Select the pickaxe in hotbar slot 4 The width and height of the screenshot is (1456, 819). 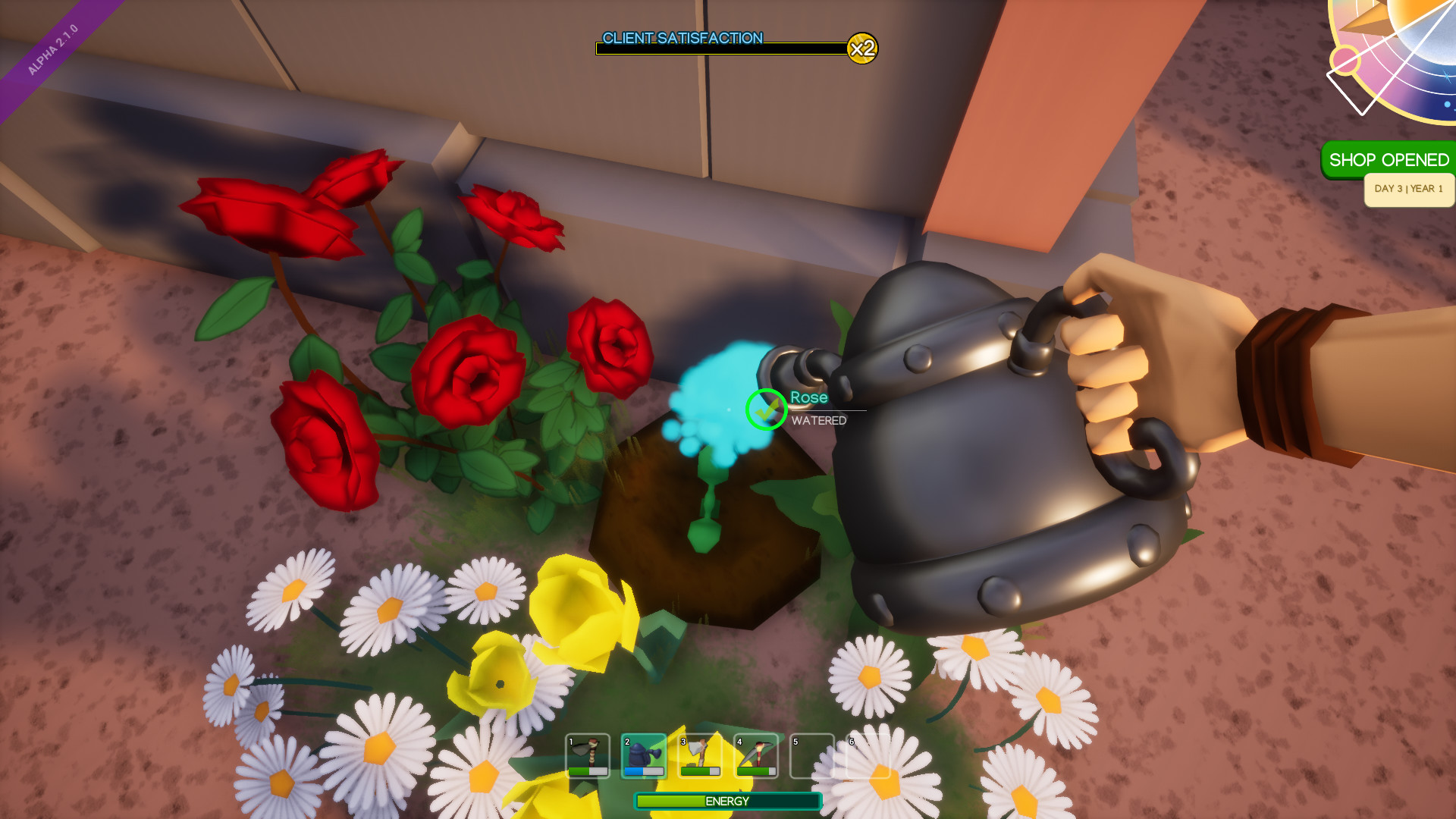coord(757,755)
